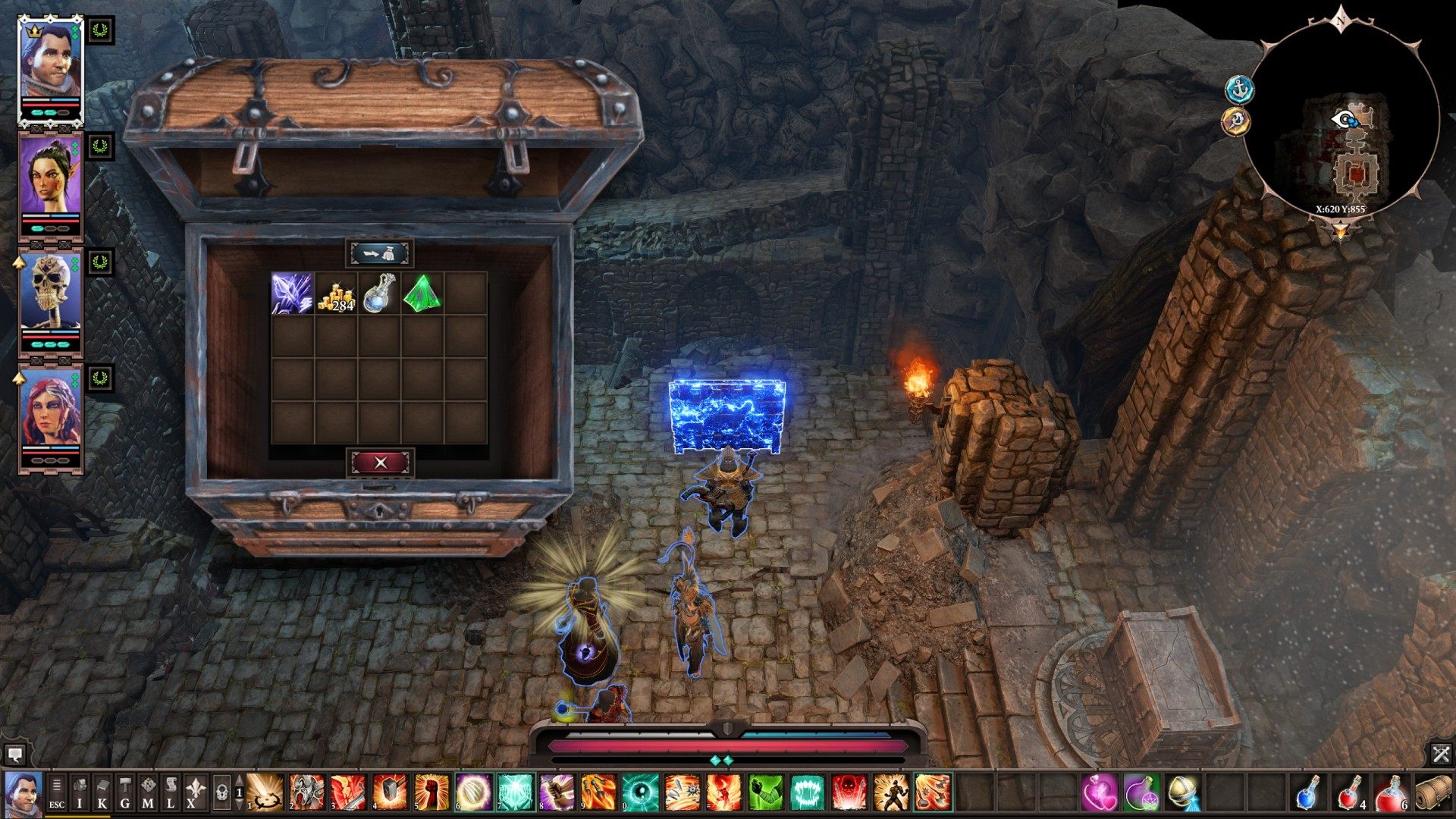Open the map with the M button
This screenshot has height=819, width=1456.
pyautogui.click(x=148, y=793)
